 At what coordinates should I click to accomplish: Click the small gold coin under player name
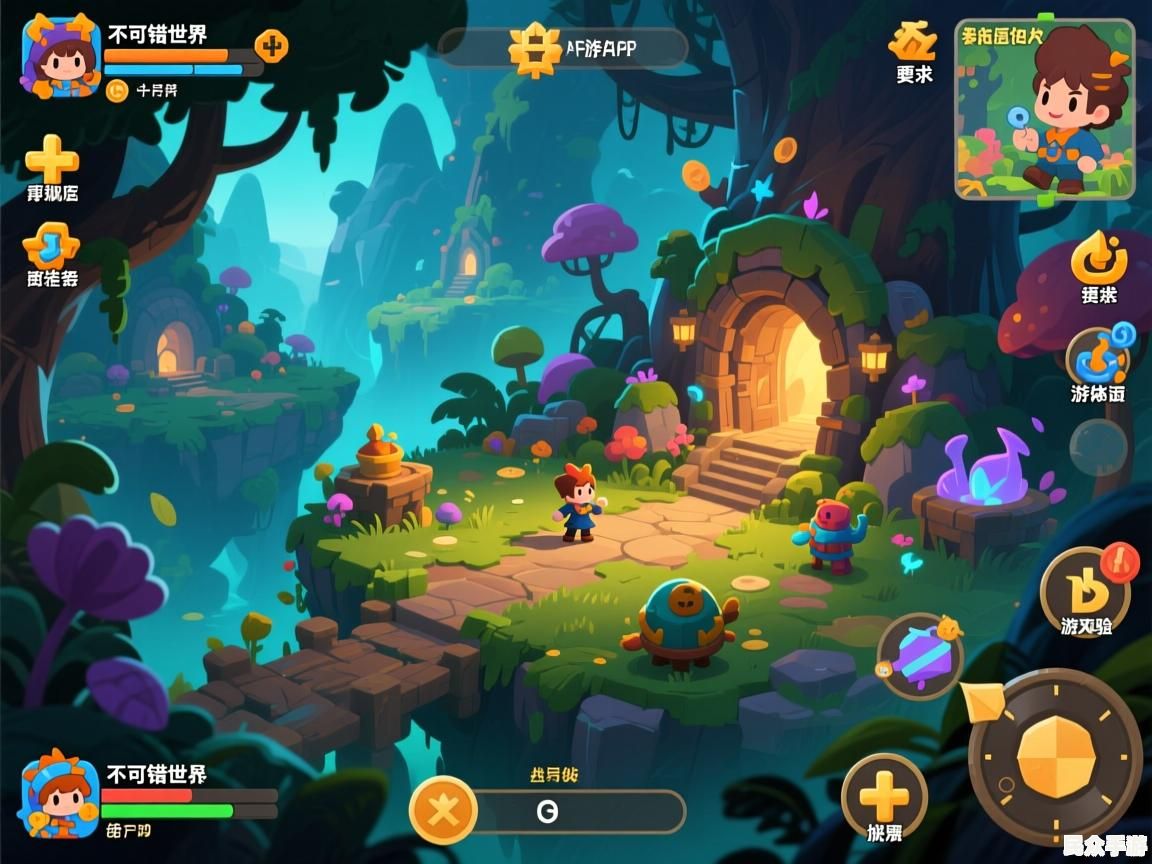(117, 90)
